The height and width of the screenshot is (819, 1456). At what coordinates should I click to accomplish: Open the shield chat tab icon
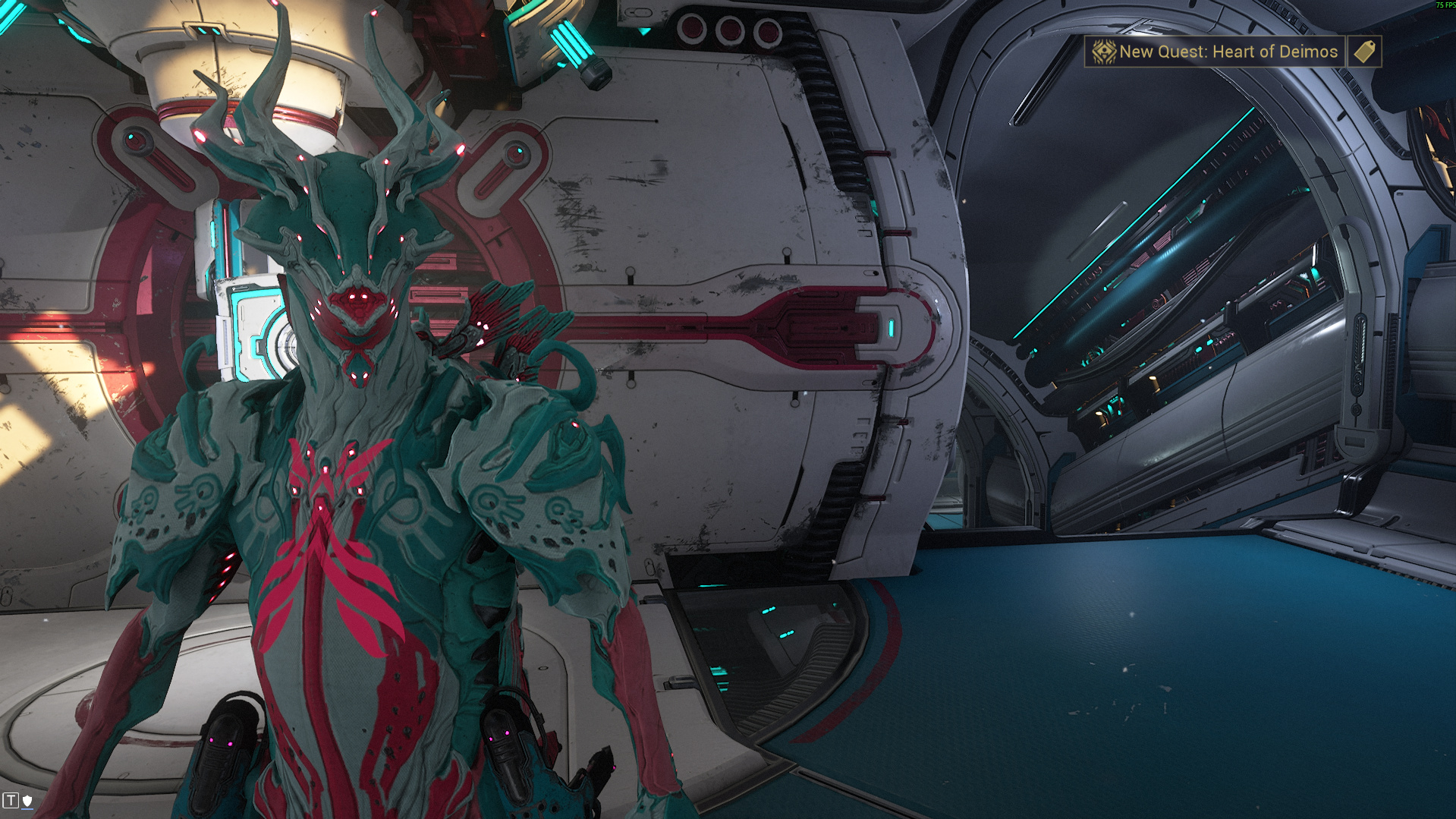tap(27, 800)
